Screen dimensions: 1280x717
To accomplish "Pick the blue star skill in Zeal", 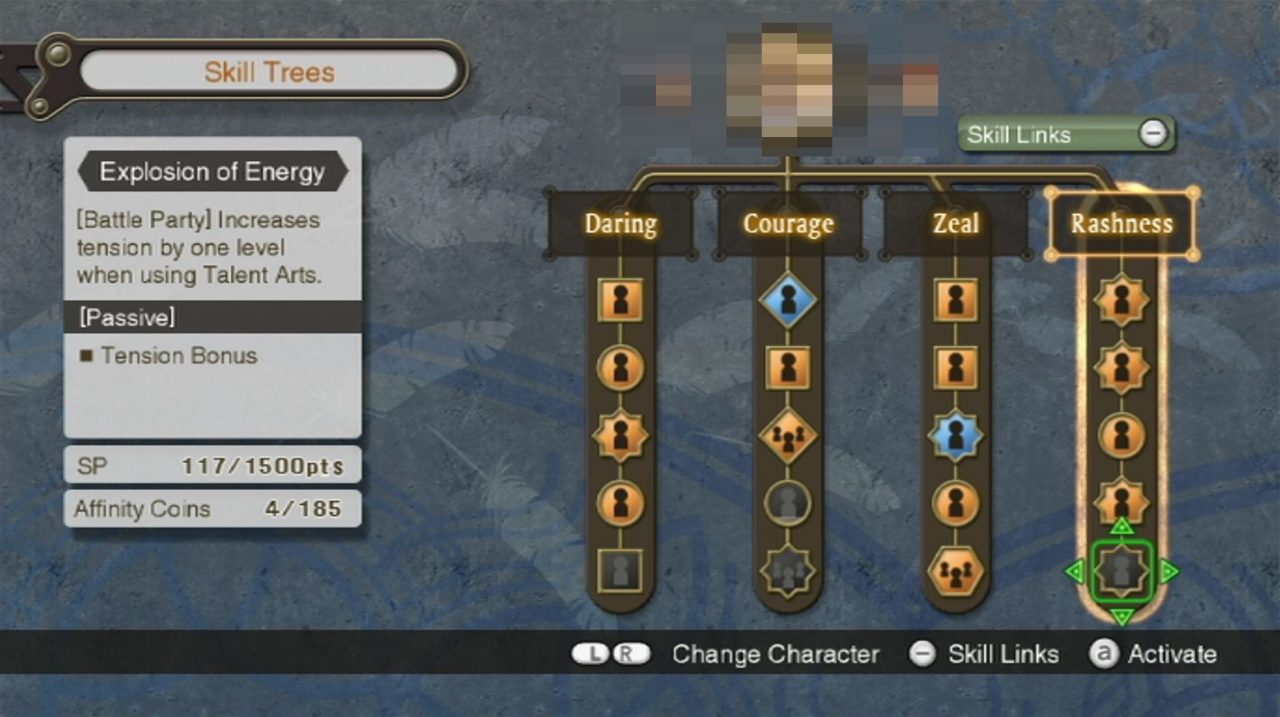I will pos(955,436).
